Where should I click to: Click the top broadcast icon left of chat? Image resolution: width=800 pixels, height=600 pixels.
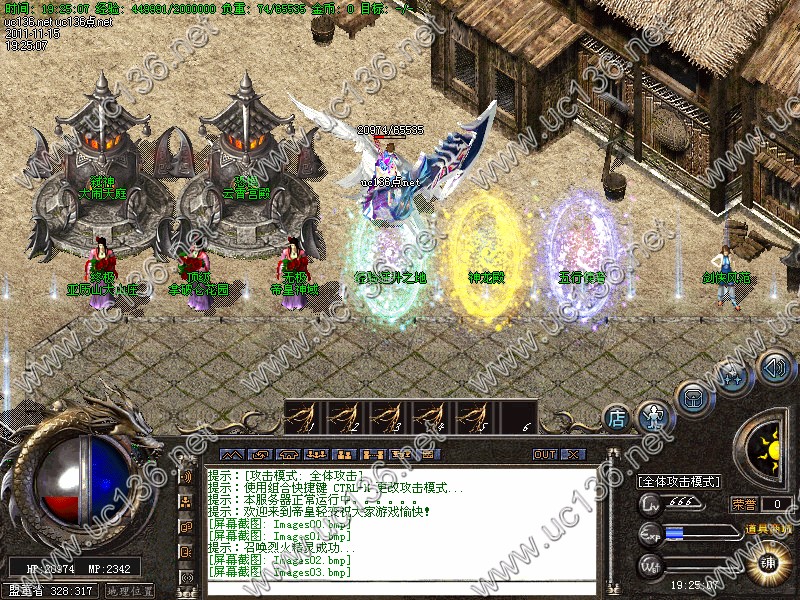(x=186, y=475)
